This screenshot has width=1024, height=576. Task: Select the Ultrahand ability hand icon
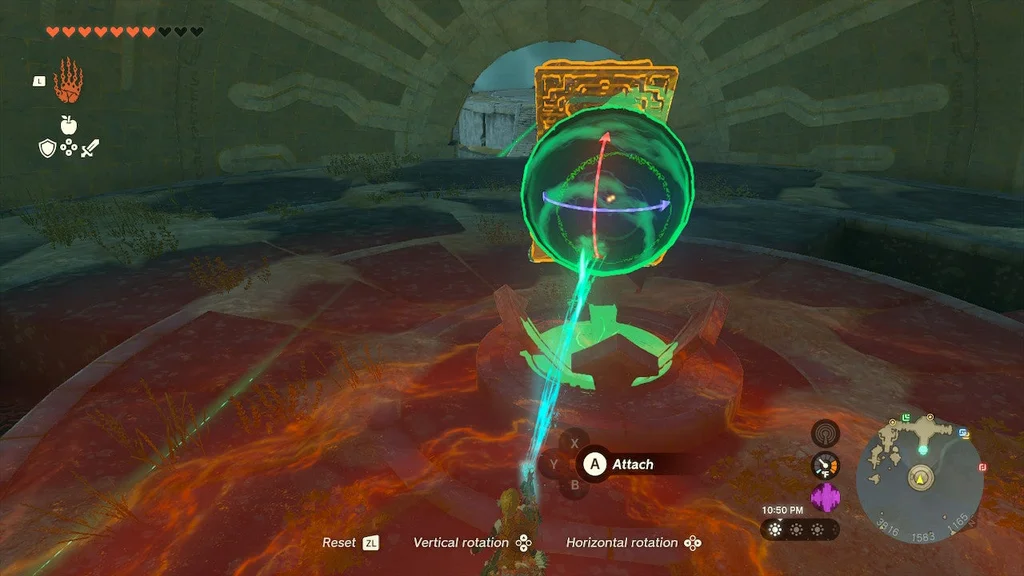(68, 82)
